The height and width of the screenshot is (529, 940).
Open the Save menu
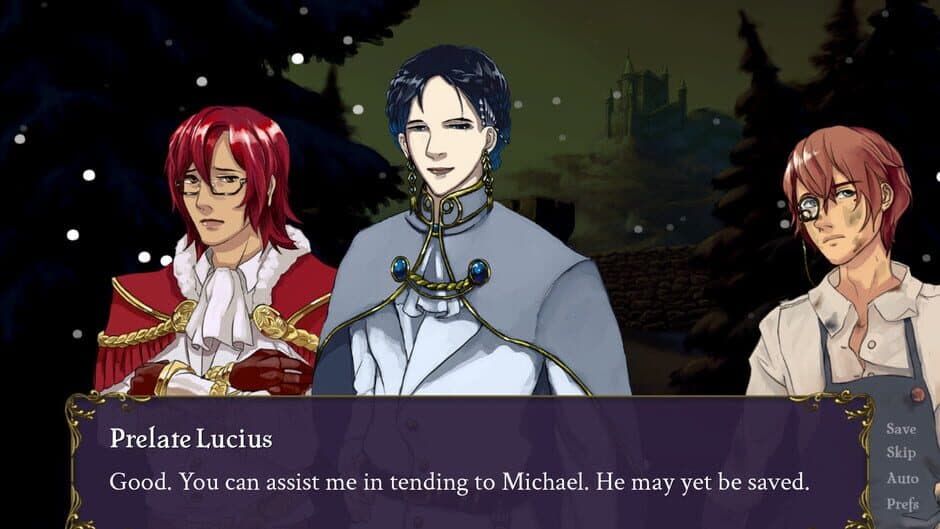[901, 429]
